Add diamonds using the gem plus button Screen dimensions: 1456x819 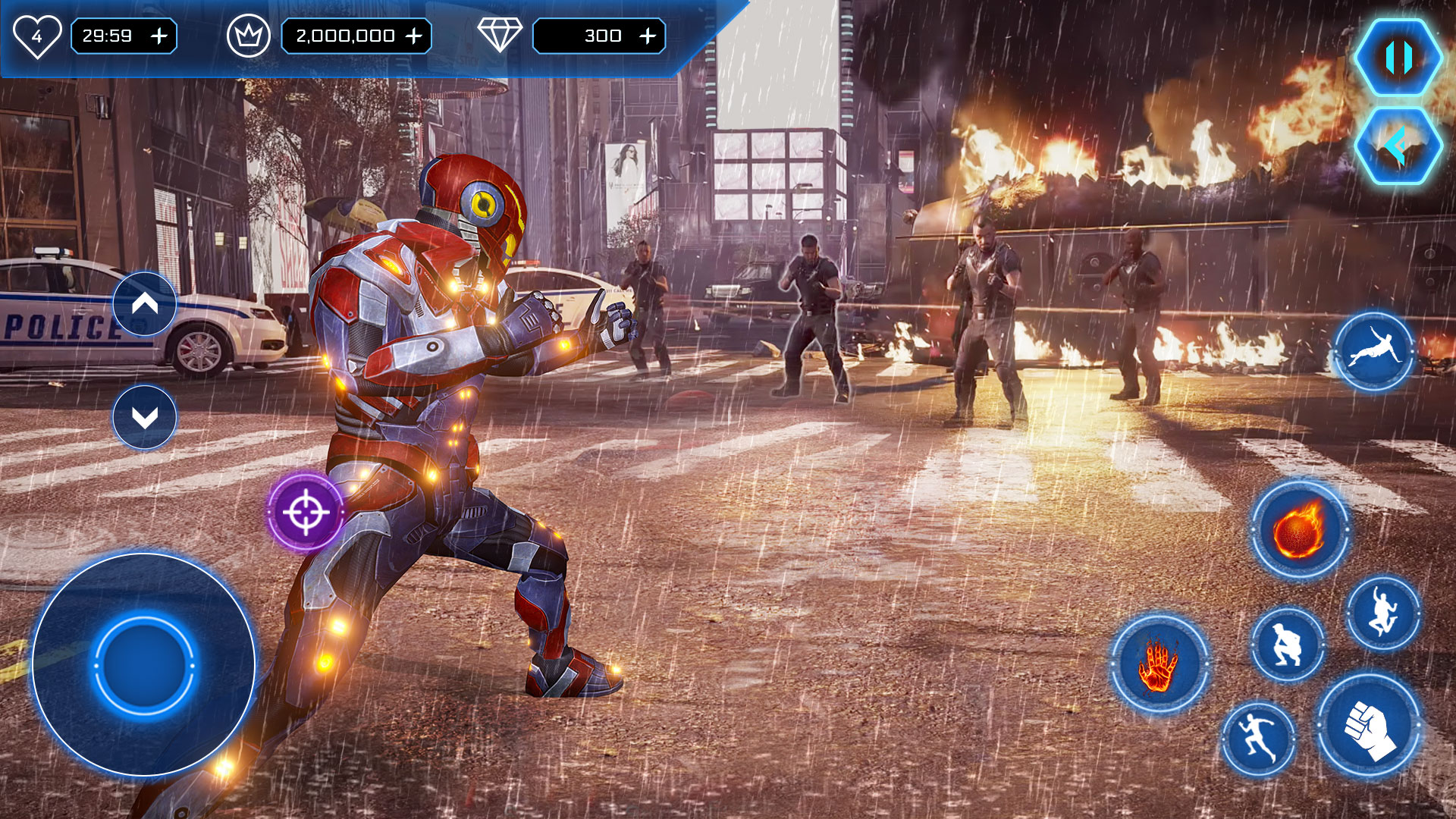(x=648, y=36)
